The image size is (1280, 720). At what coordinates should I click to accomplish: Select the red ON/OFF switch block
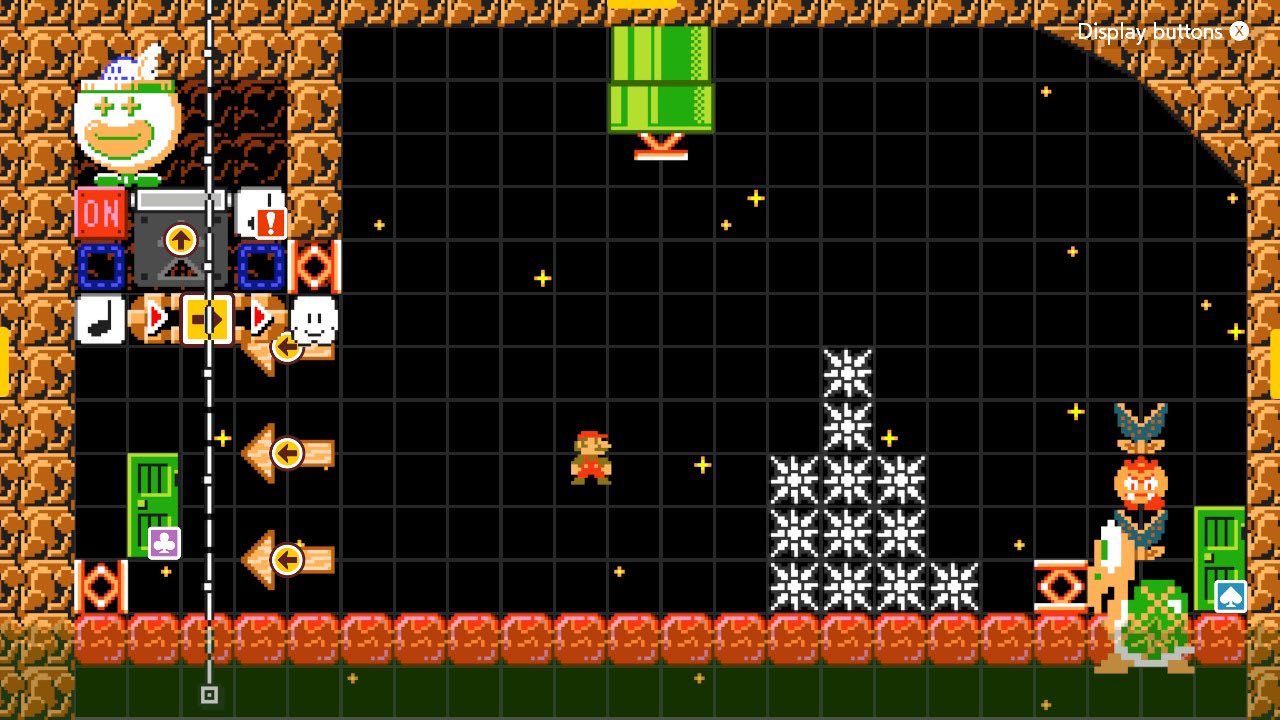[100, 213]
